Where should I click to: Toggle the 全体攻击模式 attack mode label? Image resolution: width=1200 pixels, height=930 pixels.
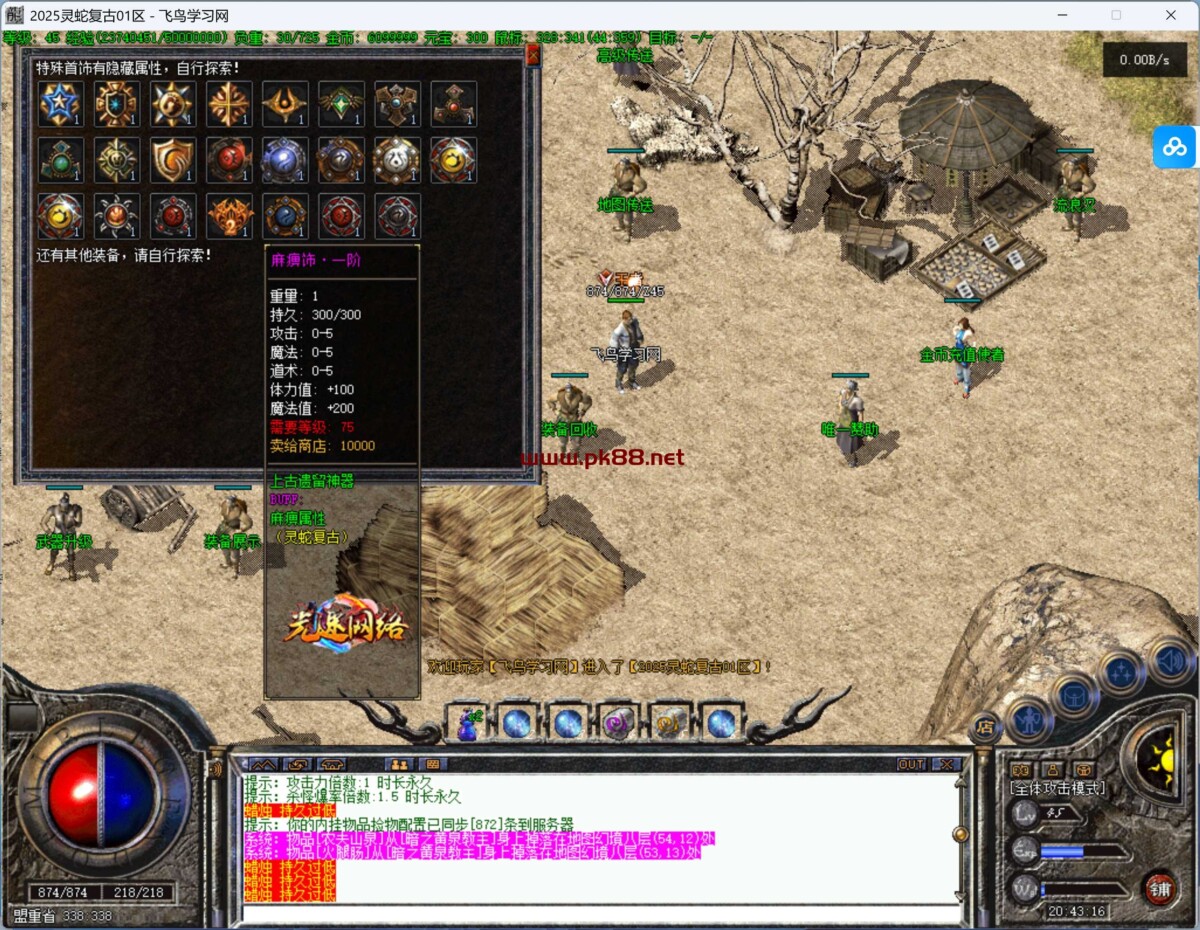pyautogui.click(x=1057, y=788)
